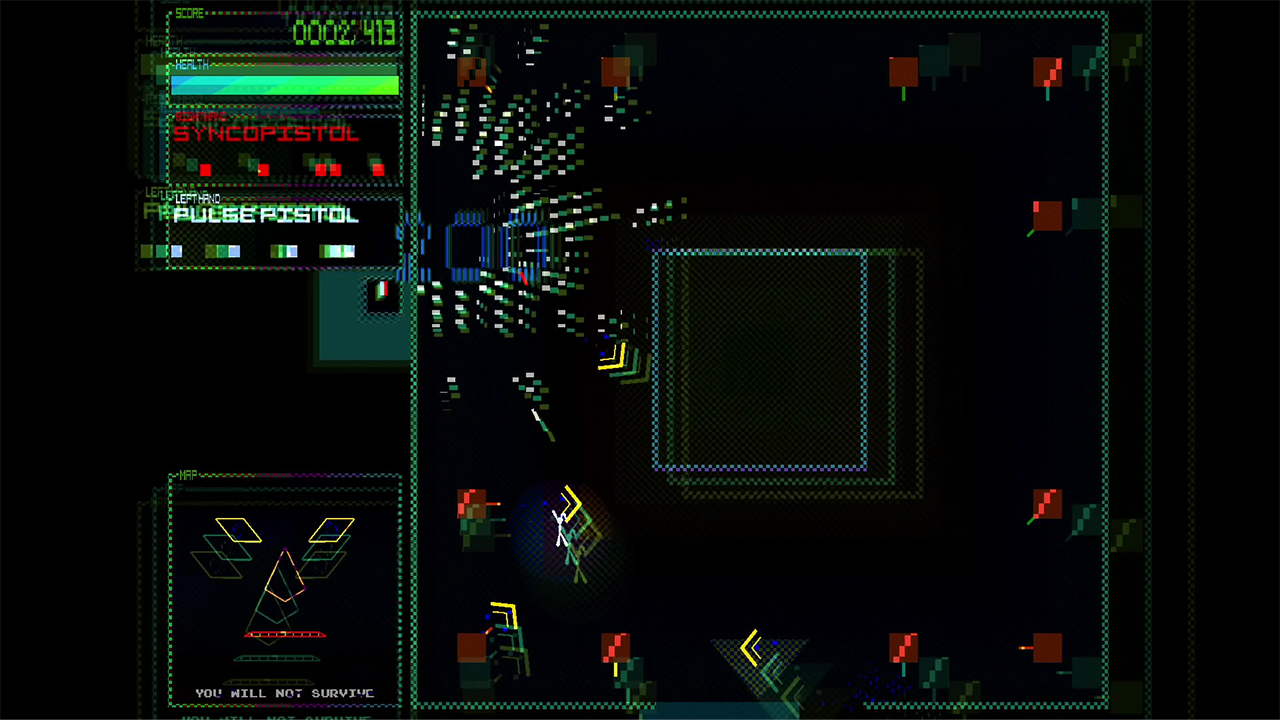Click the YOU WILL NOT SURVIVE message
Image resolution: width=1280 pixels, height=720 pixels.
pos(285,692)
